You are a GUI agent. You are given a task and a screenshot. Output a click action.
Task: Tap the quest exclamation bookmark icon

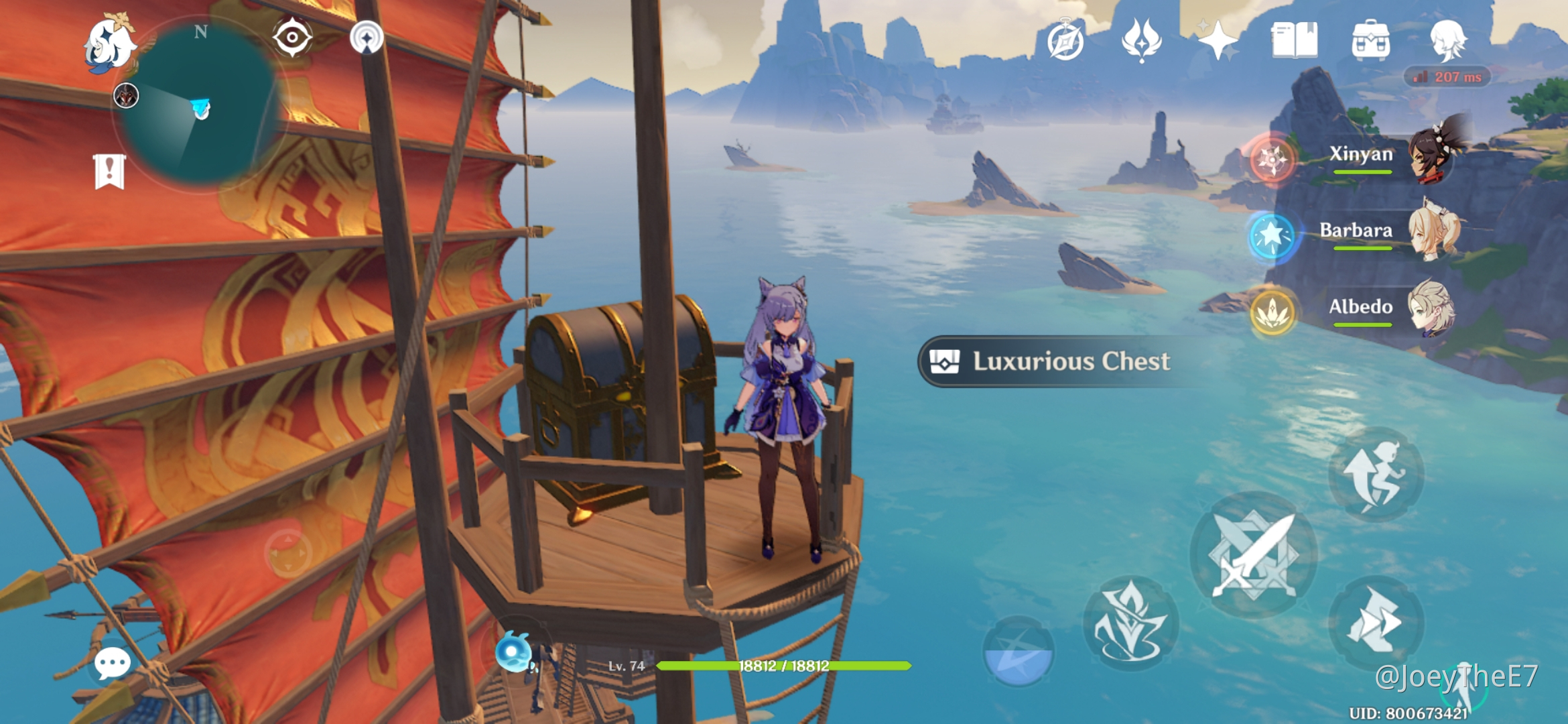109,171
